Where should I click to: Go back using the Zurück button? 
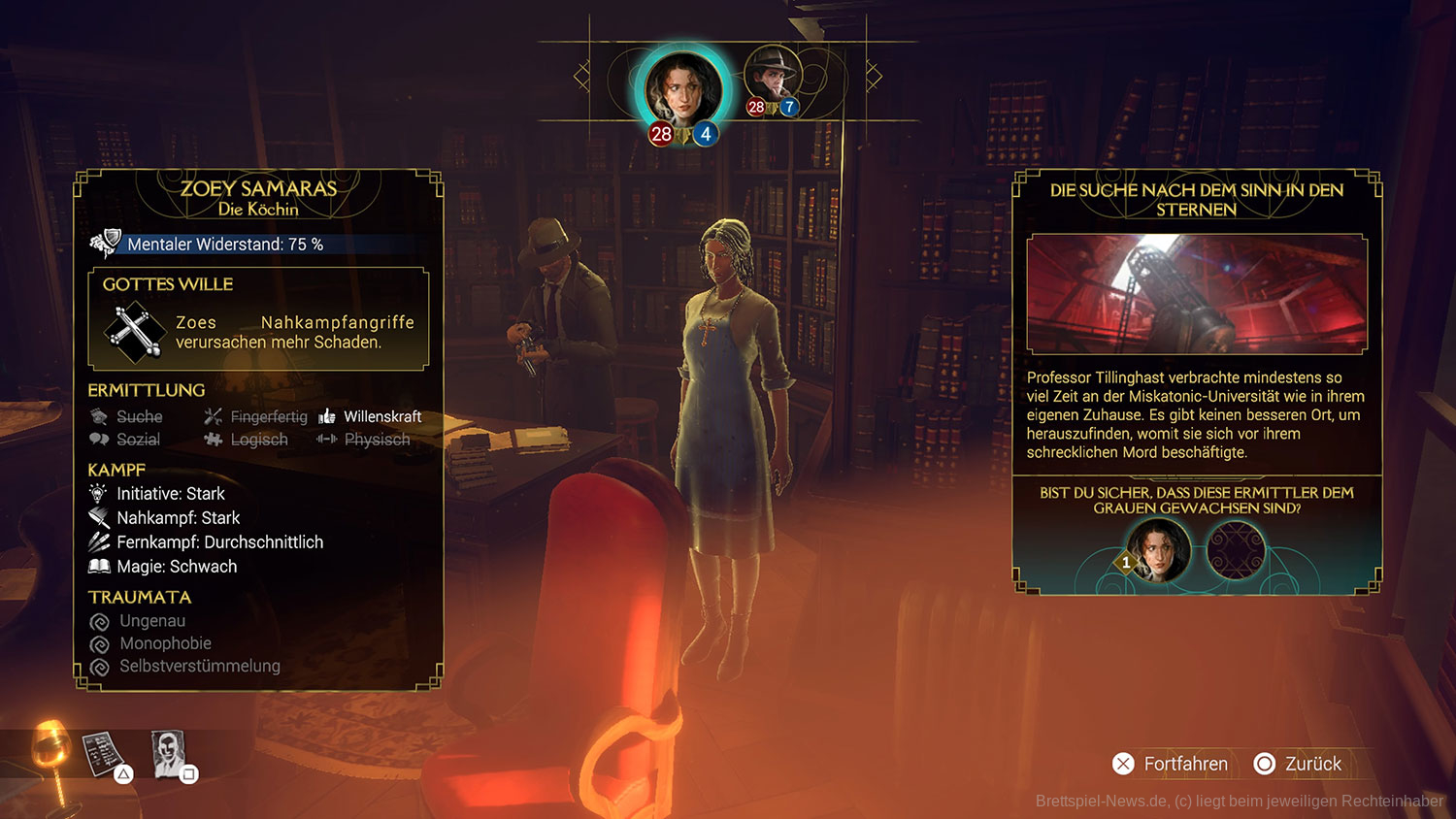pos(1298,764)
